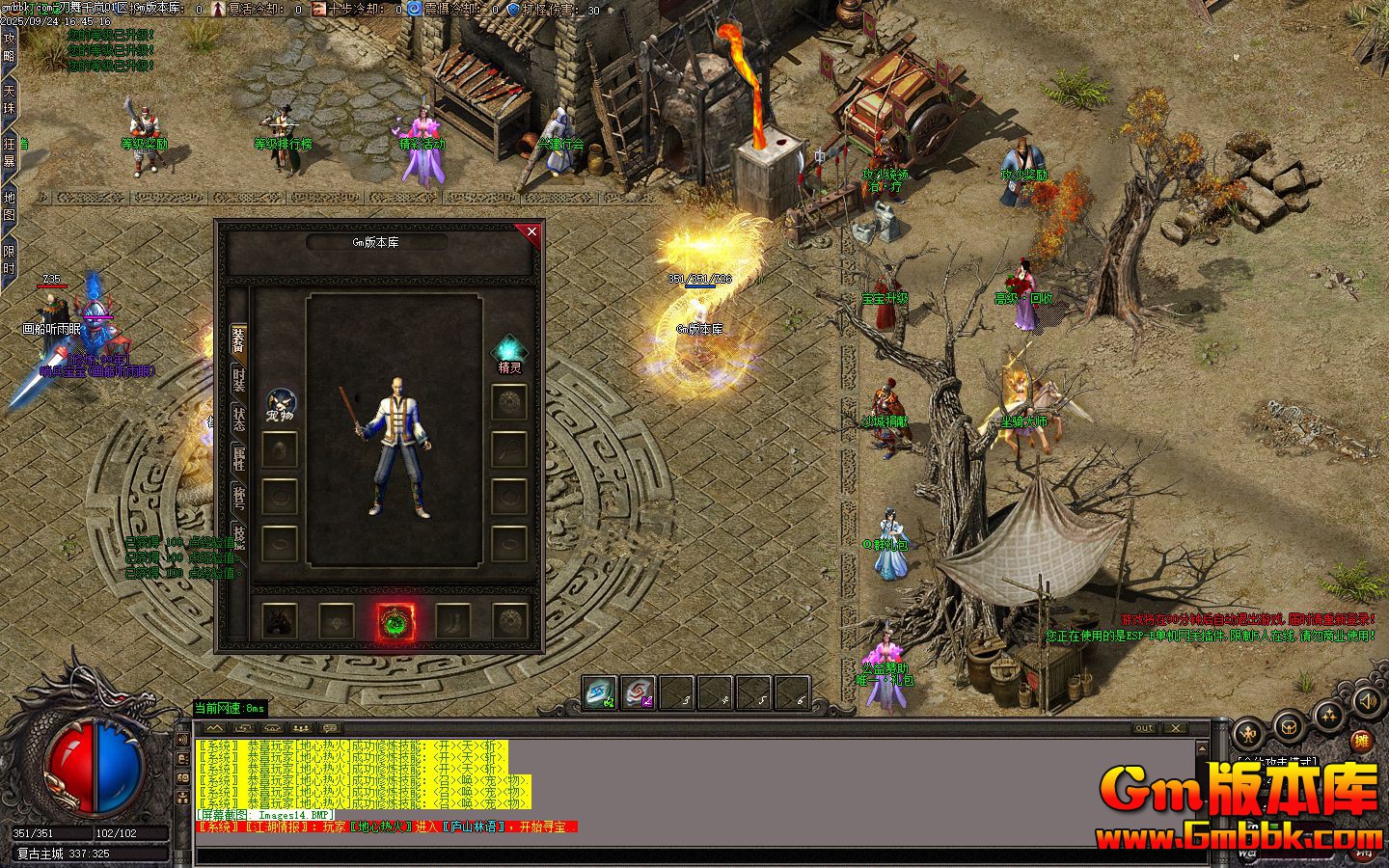Open the 状态 status tab
The image size is (1389, 868).
pyautogui.click(x=238, y=419)
